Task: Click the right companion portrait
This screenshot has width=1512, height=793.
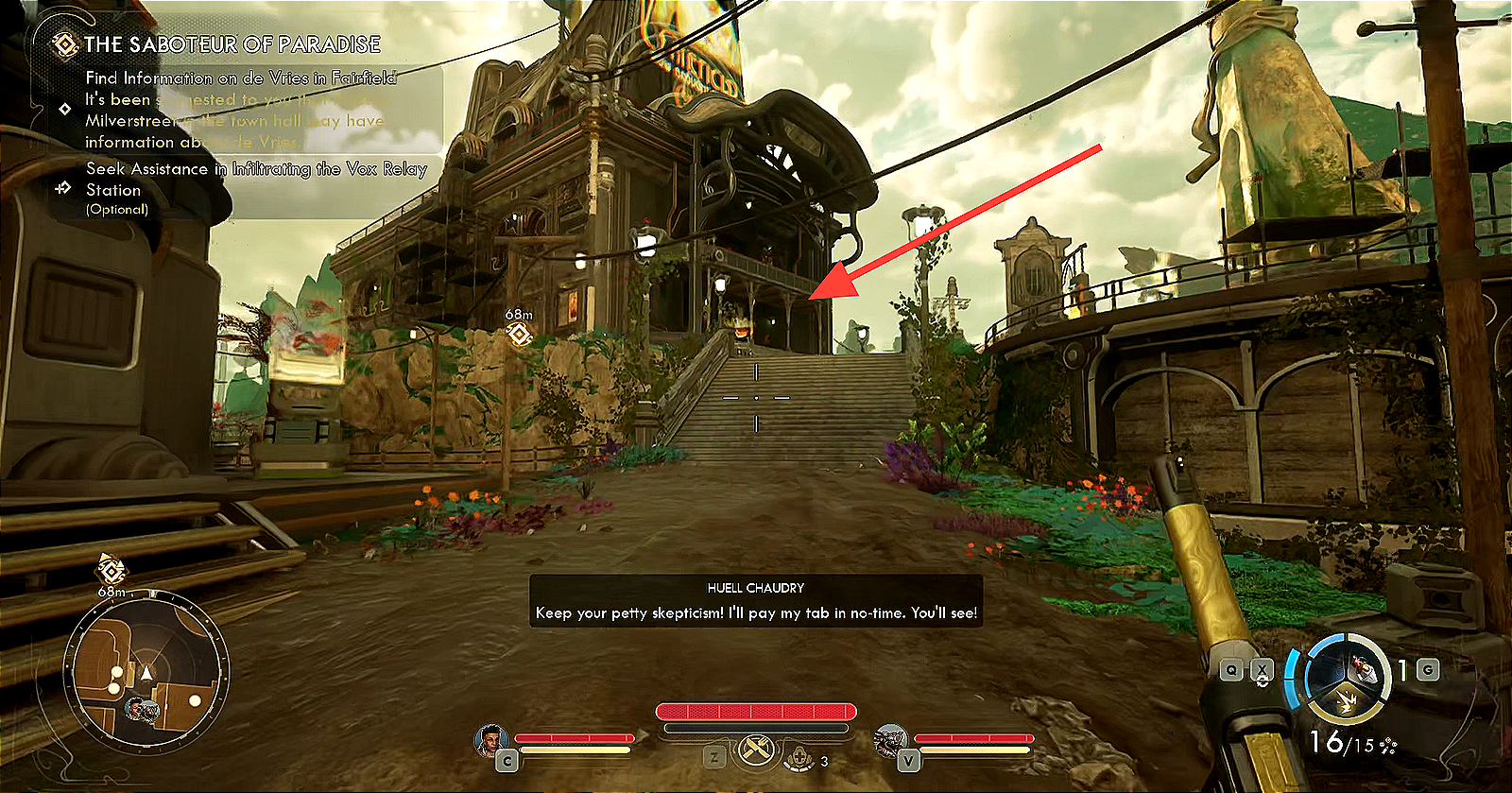Action: 889,740
